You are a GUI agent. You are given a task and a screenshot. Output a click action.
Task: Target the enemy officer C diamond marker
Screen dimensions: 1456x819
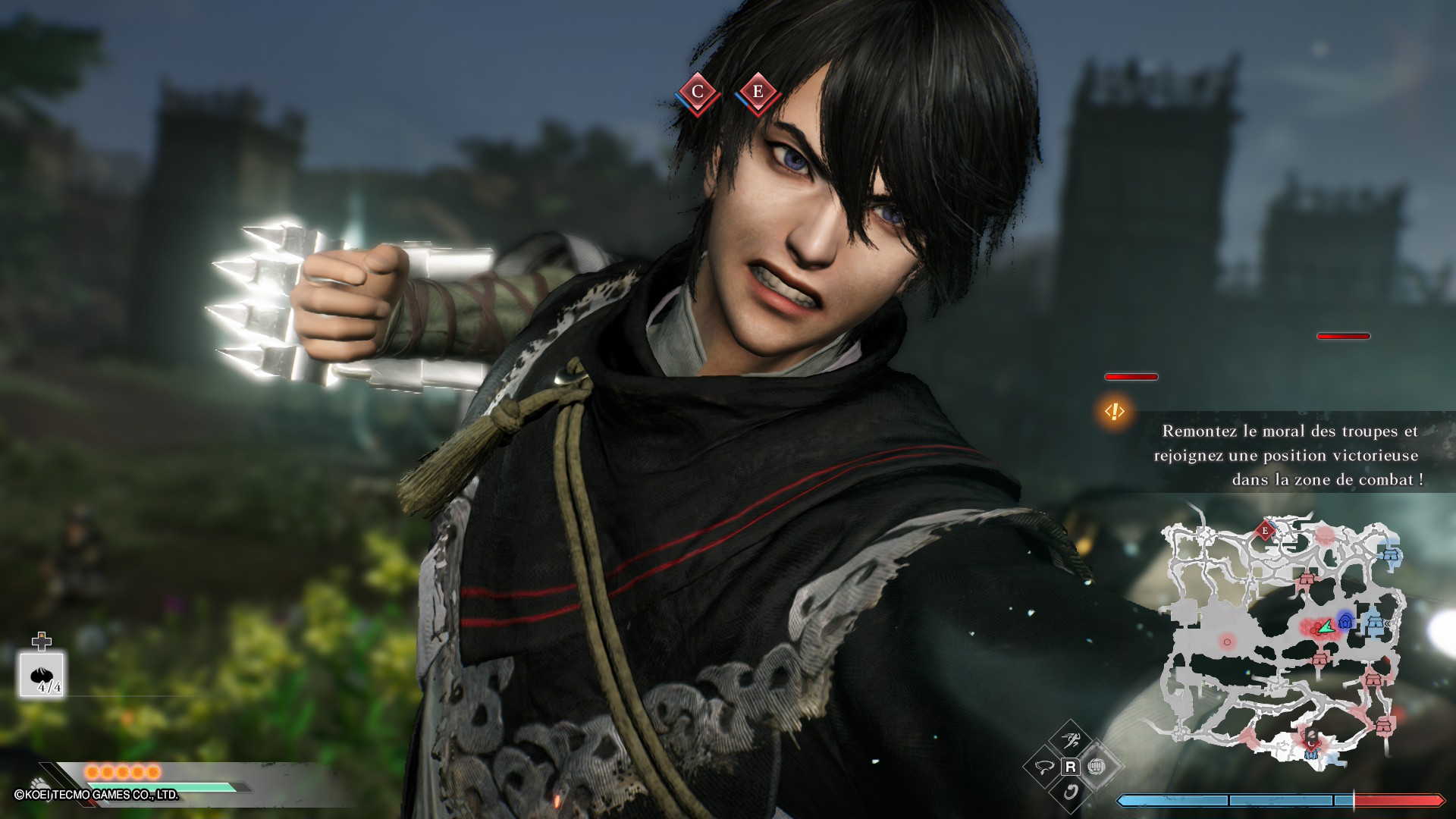point(698,93)
